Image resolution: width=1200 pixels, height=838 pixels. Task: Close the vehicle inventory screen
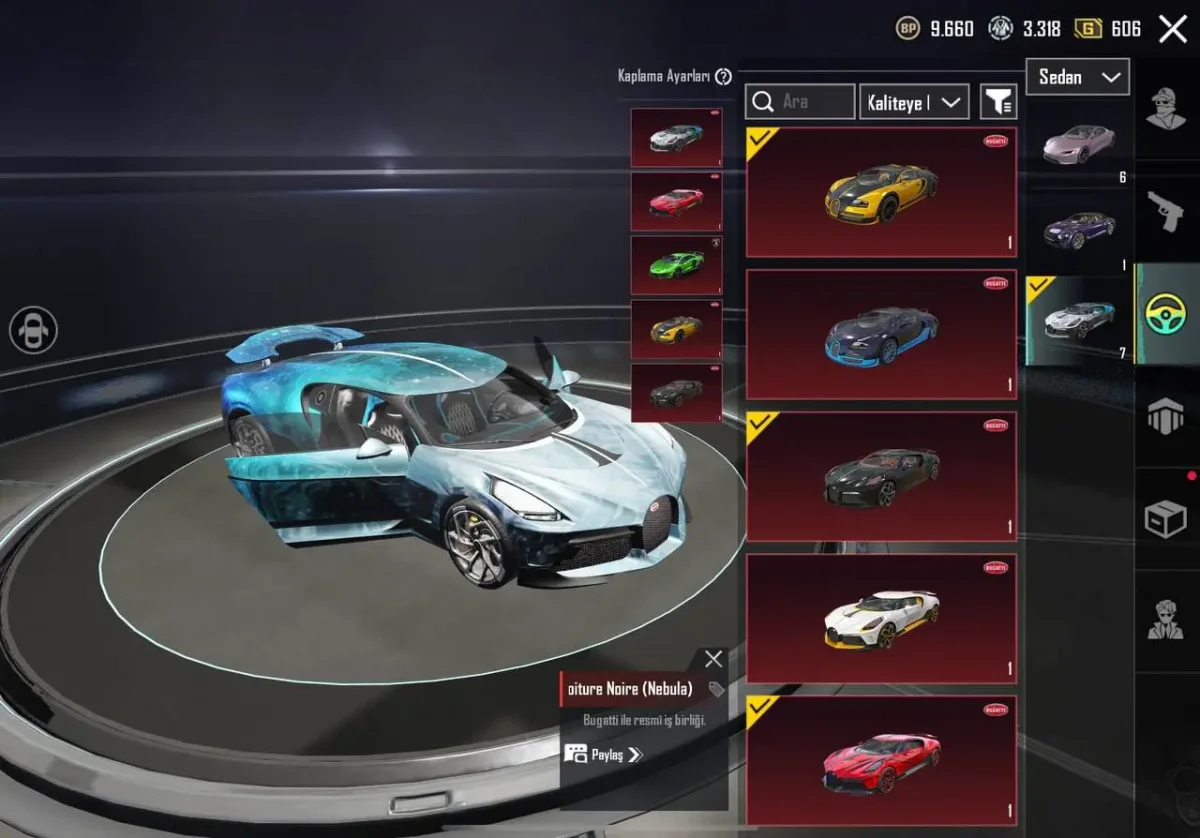(x=1172, y=29)
